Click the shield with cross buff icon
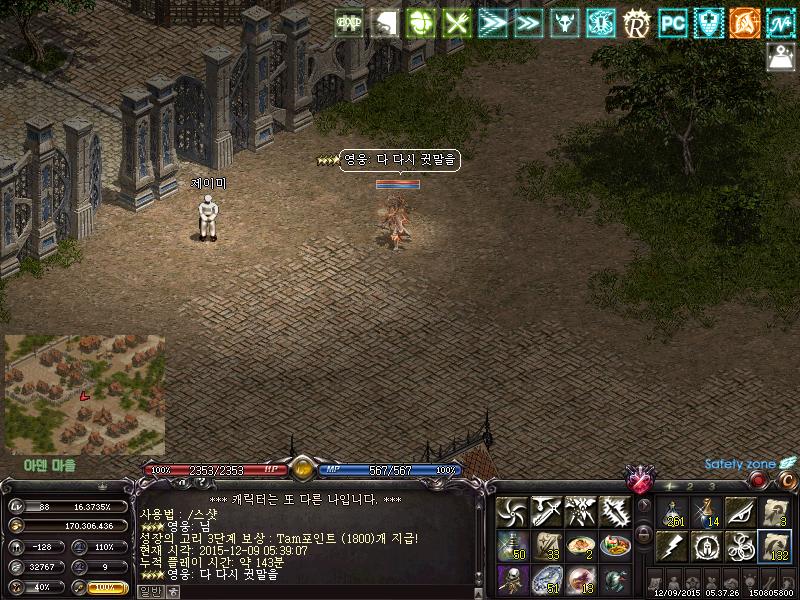 pyautogui.click(x=708, y=22)
